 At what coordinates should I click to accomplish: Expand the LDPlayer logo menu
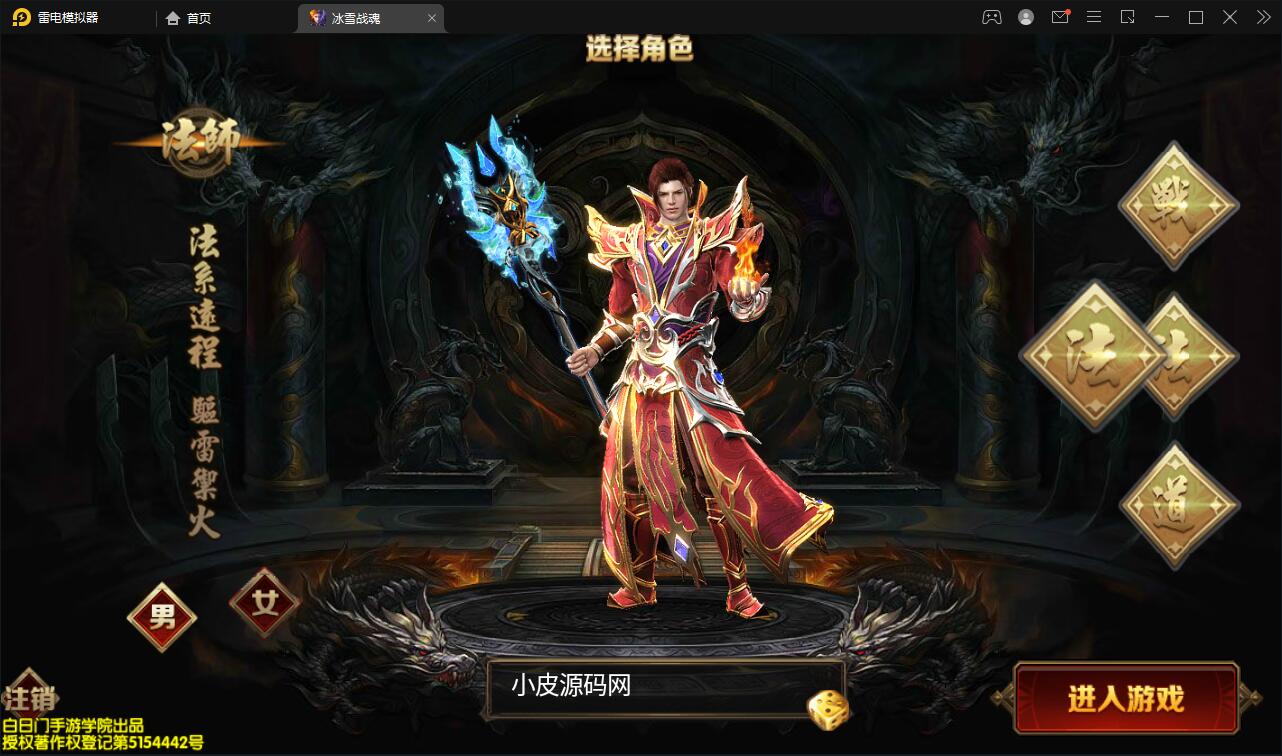click(x=55, y=16)
